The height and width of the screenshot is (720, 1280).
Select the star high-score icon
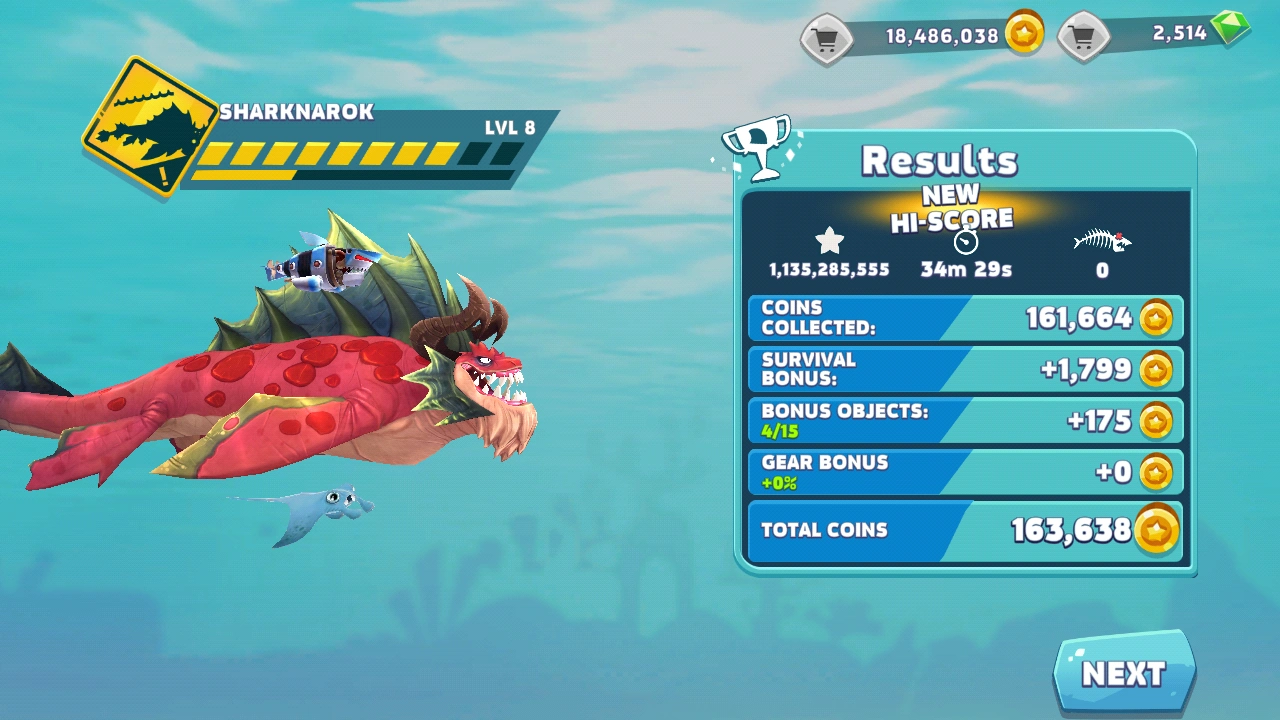(x=828, y=240)
